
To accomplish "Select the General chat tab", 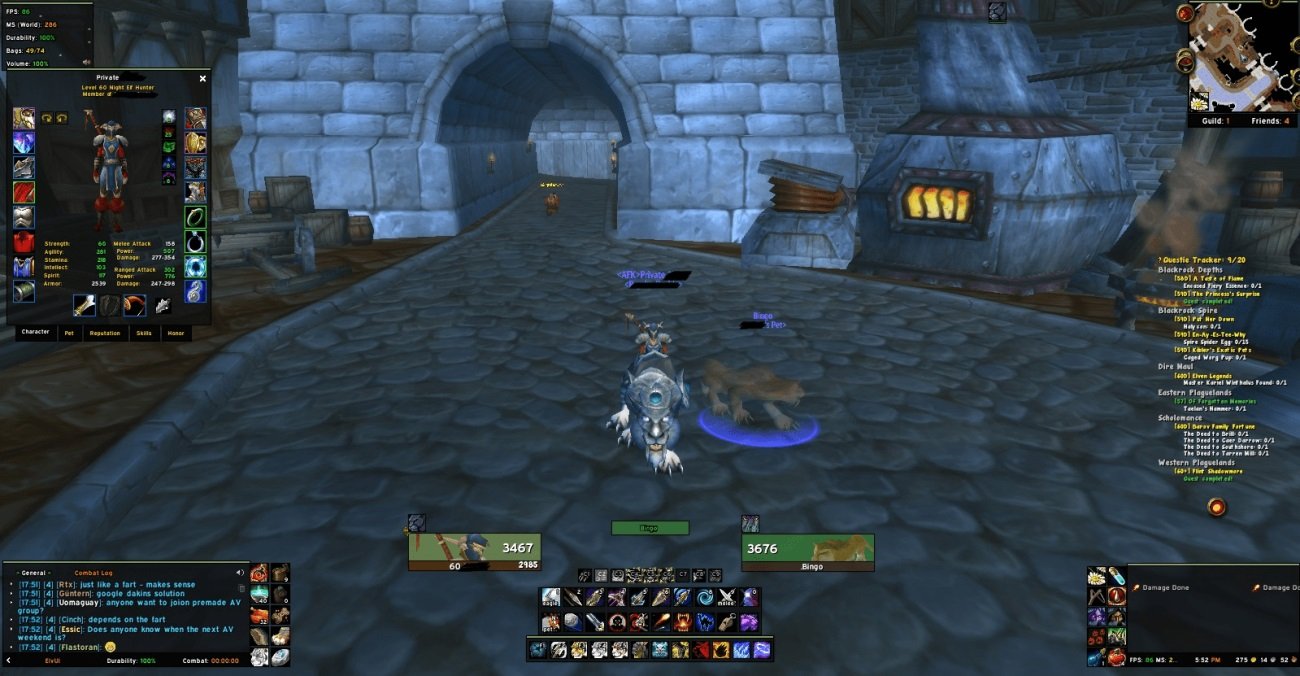I will click(x=35, y=573).
